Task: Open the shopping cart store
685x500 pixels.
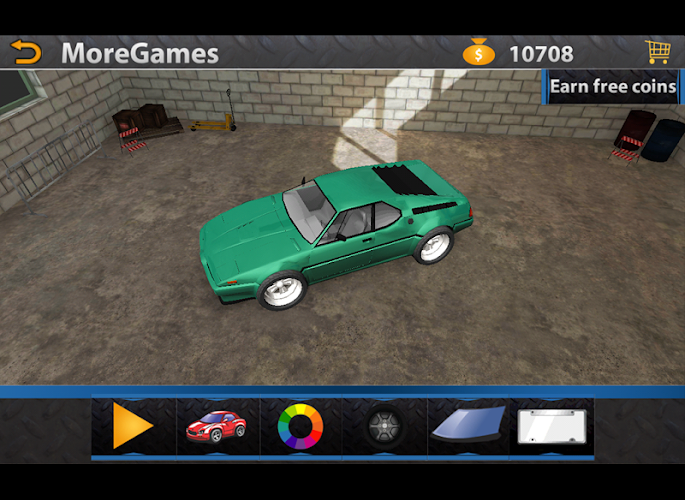Action: (657, 52)
